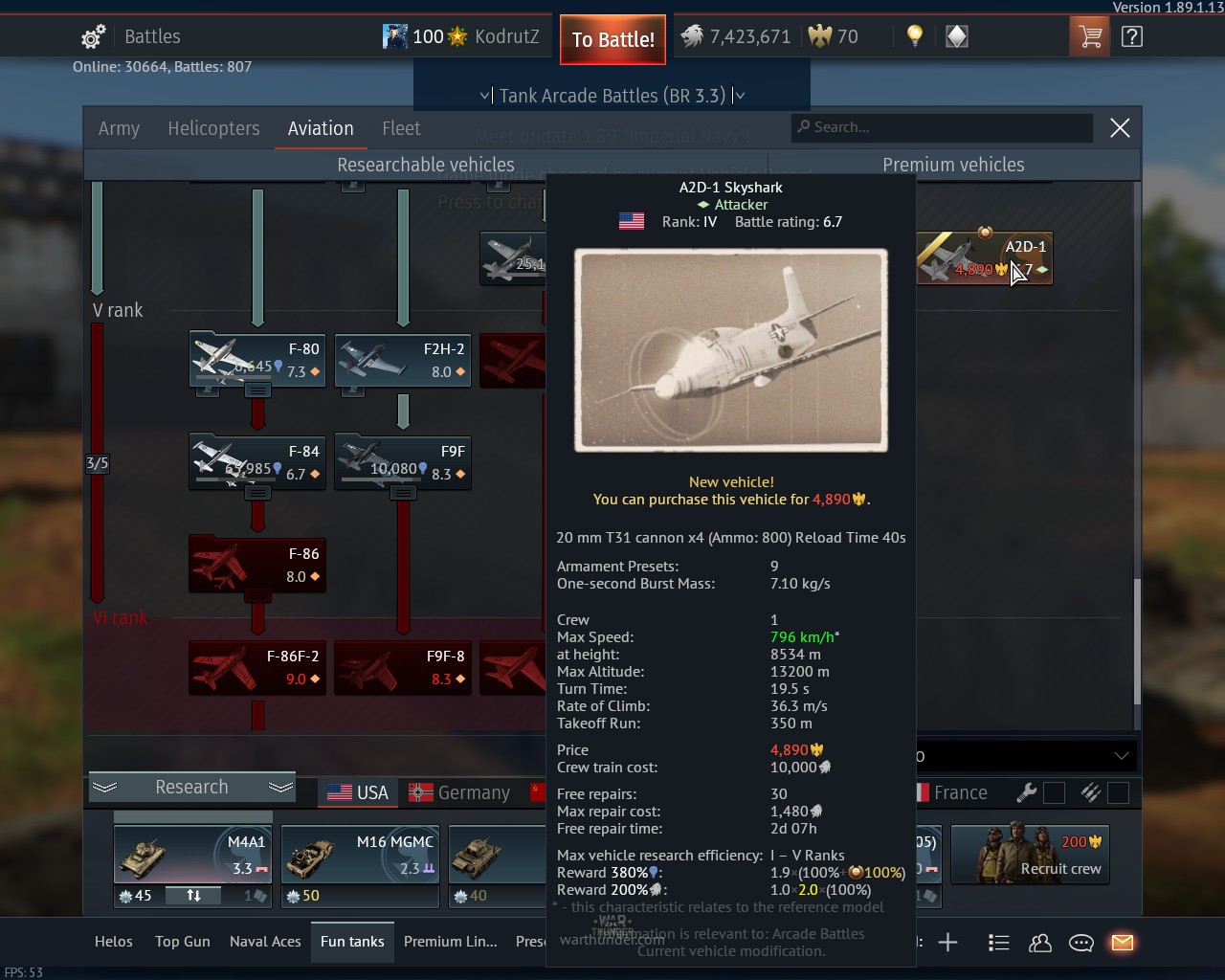Click the shopping cart store icon

pos(1089,35)
